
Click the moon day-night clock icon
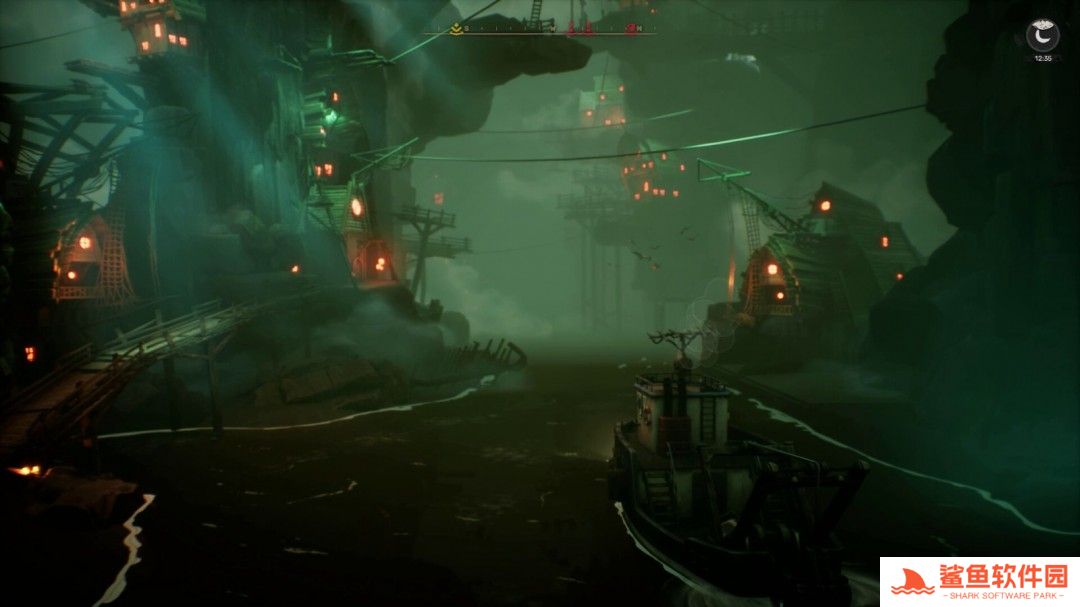pyautogui.click(x=1042, y=37)
